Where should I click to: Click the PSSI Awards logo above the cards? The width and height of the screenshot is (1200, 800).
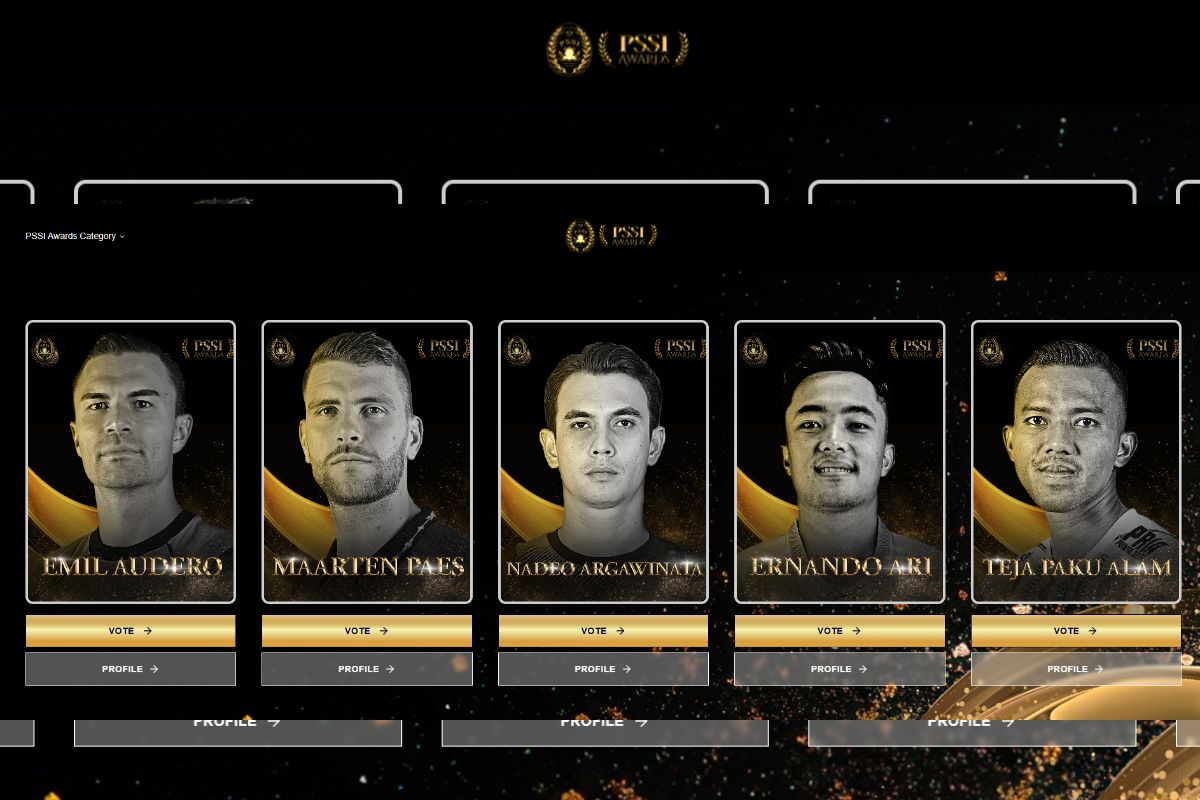click(x=612, y=236)
